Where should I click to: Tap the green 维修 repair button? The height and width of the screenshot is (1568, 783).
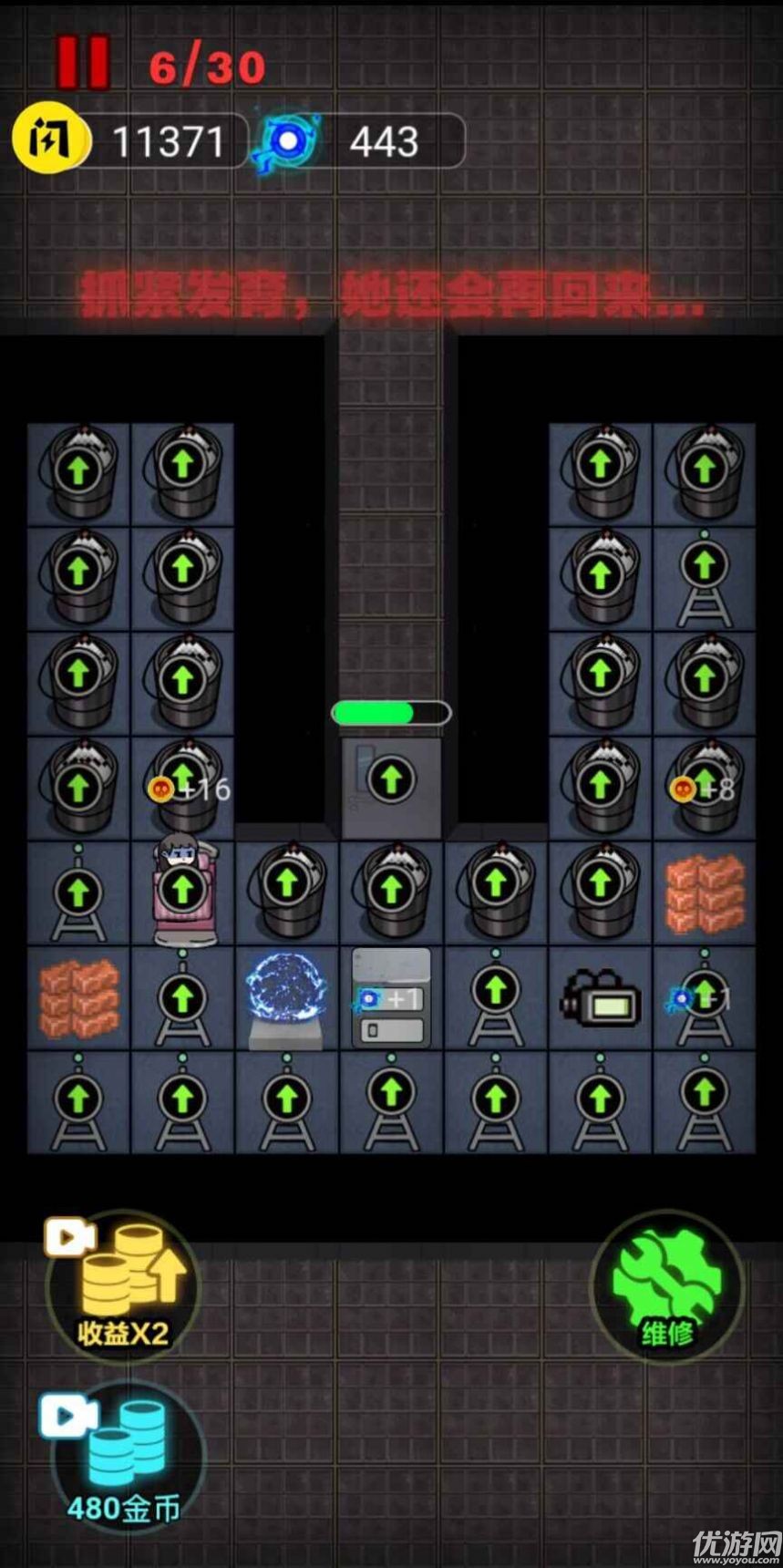pyautogui.click(x=667, y=1286)
